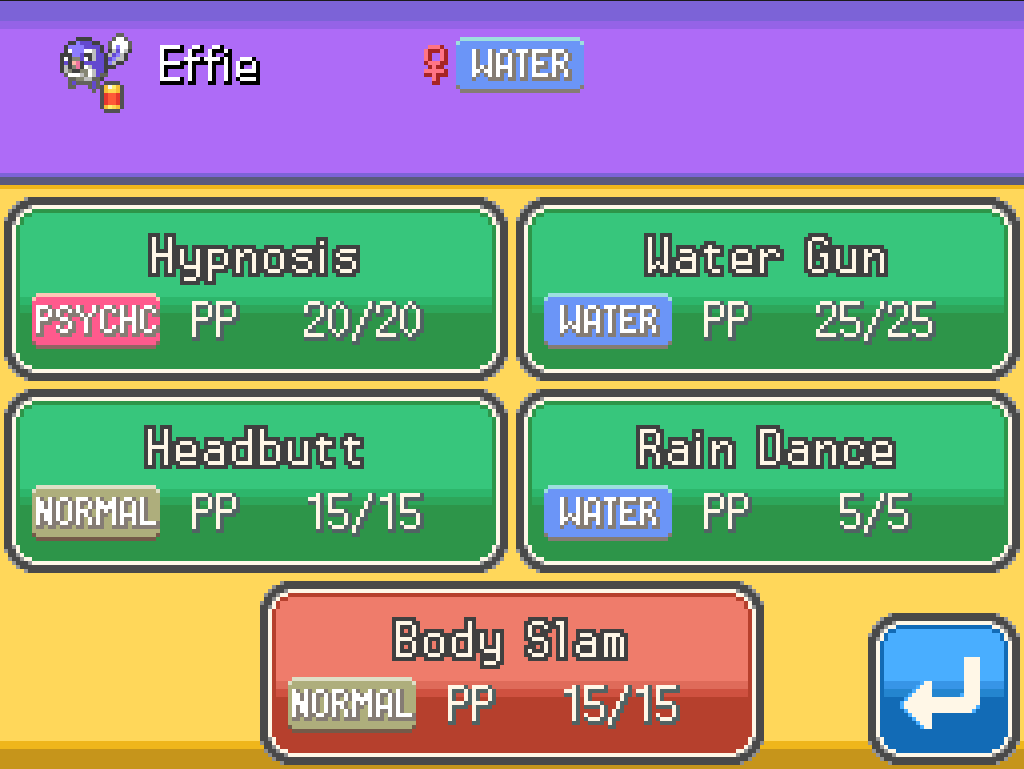Select the Hypnosis move
1024x769 pixels.
click(x=255, y=289)
